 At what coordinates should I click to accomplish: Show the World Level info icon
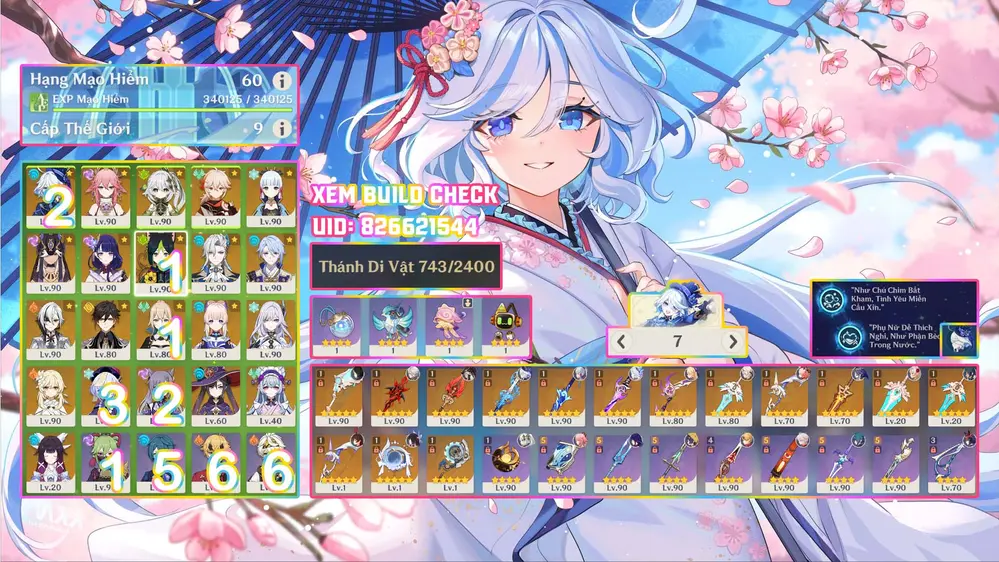tap(282, 129)
